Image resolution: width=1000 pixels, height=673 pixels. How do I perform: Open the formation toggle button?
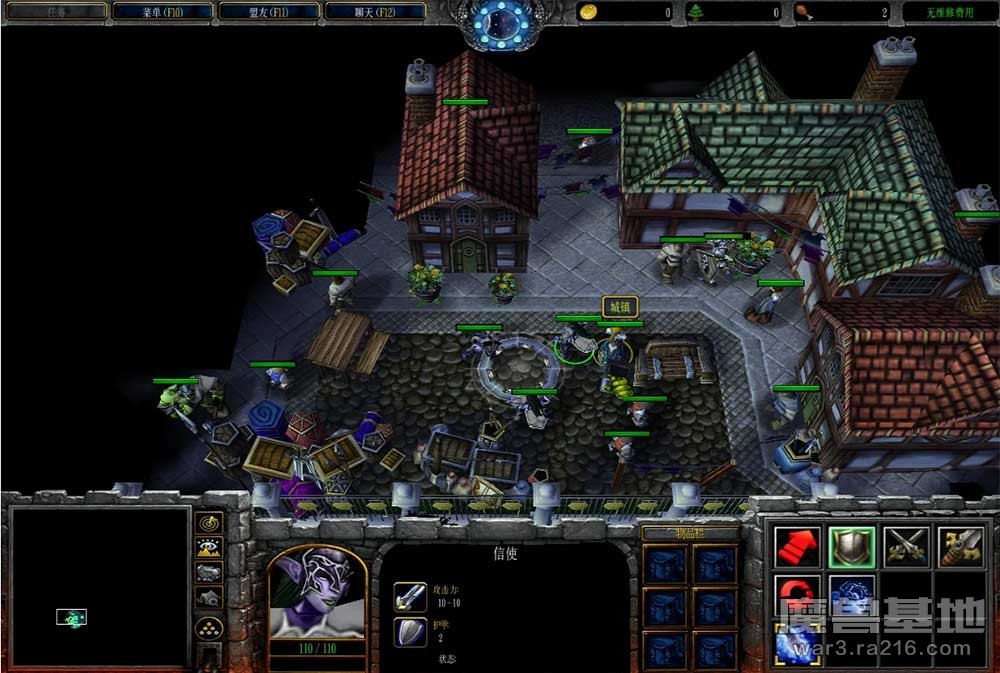(209, 627)
